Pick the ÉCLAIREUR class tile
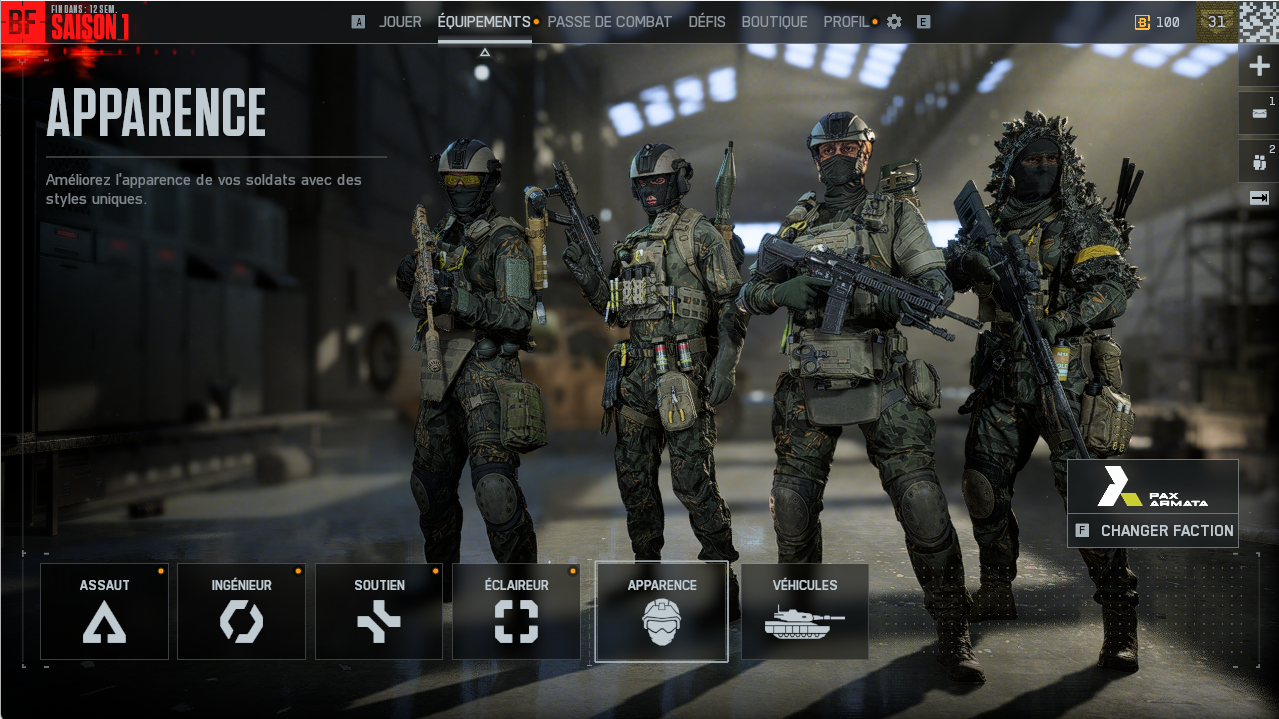 tap(516, 611)
